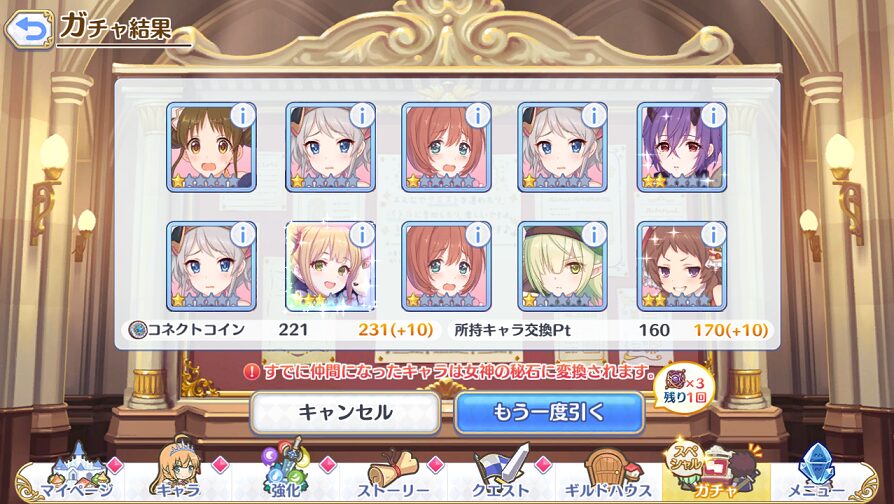Go back using the return arrow
The height and width of the screenshot is (504, 894).
[x=28, y=28]
